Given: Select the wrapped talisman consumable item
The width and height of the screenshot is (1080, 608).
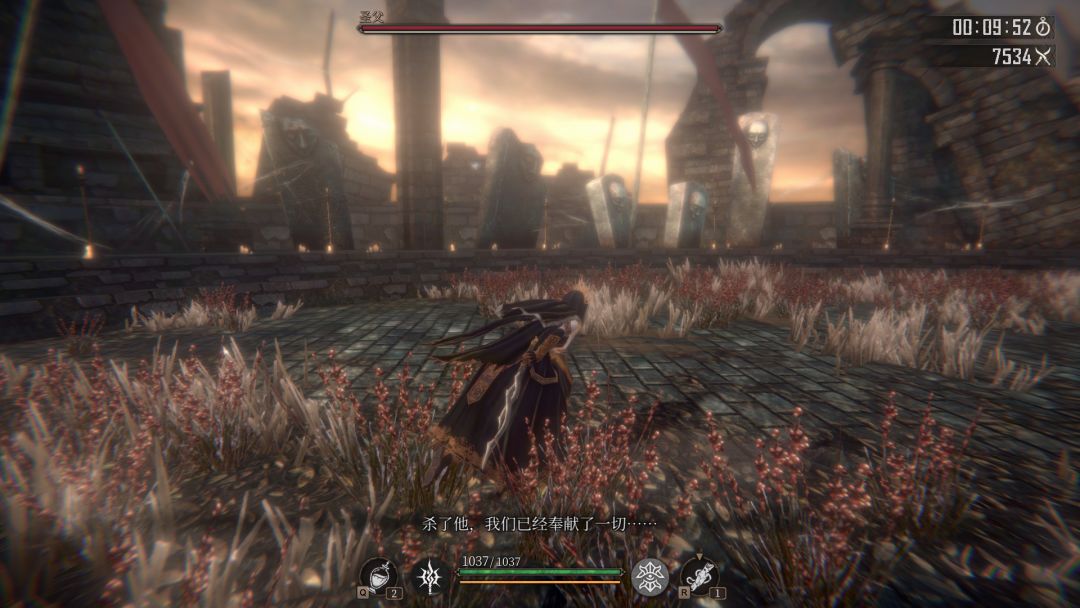Looking at the screenshot, I should (699, 576).
